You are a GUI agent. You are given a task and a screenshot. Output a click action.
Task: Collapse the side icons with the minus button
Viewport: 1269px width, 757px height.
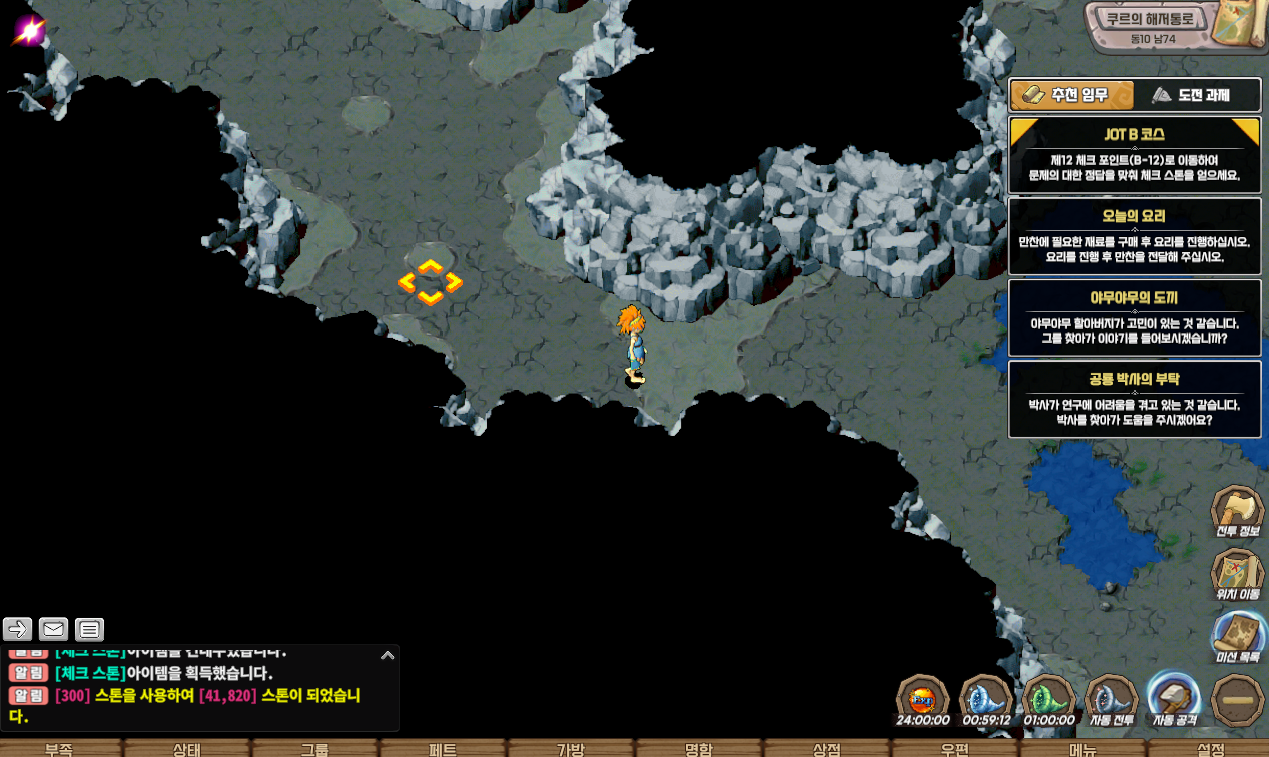(x=1237, y=699)
